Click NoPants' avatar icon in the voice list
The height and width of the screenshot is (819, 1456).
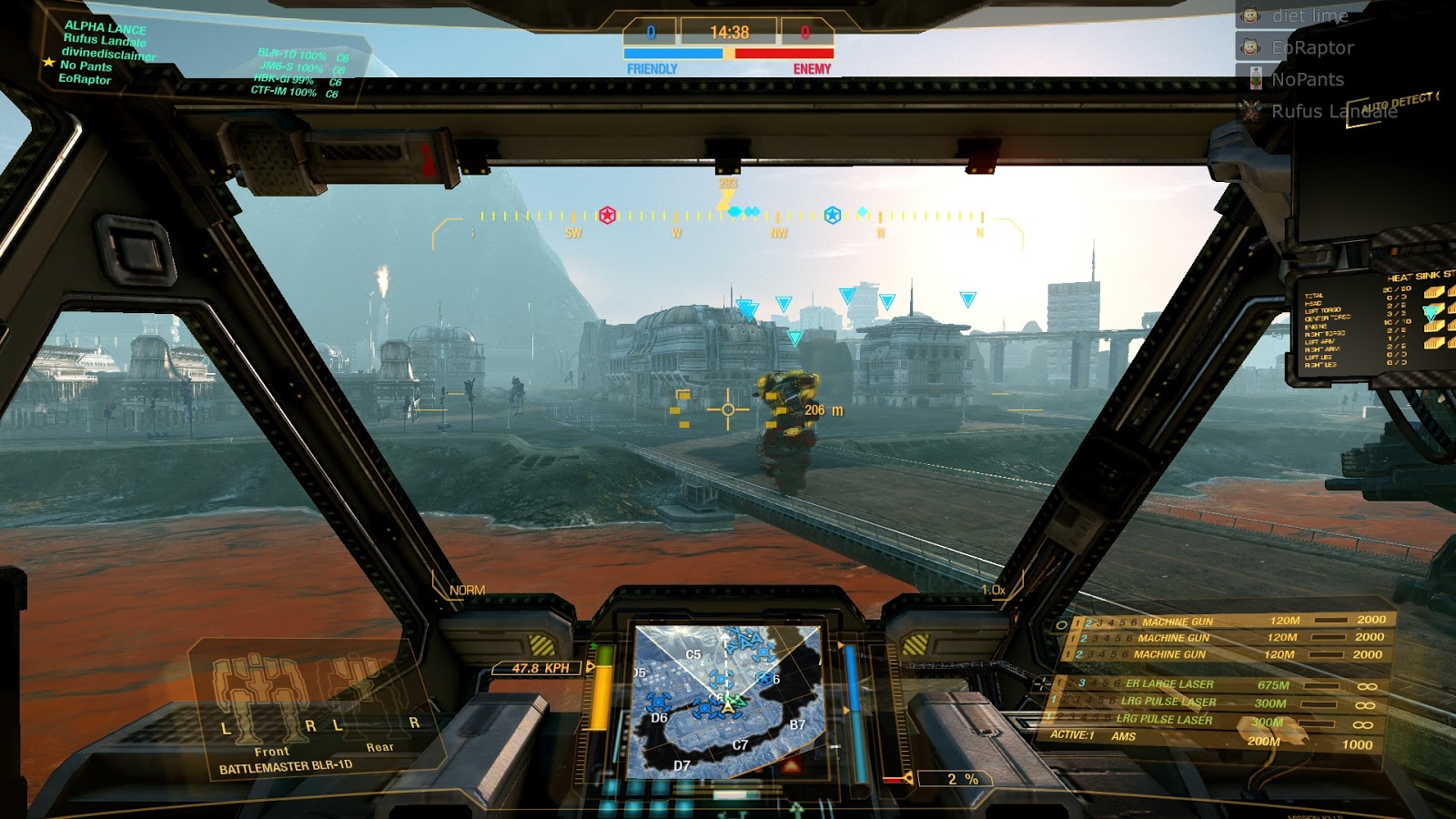[1256, 79]
